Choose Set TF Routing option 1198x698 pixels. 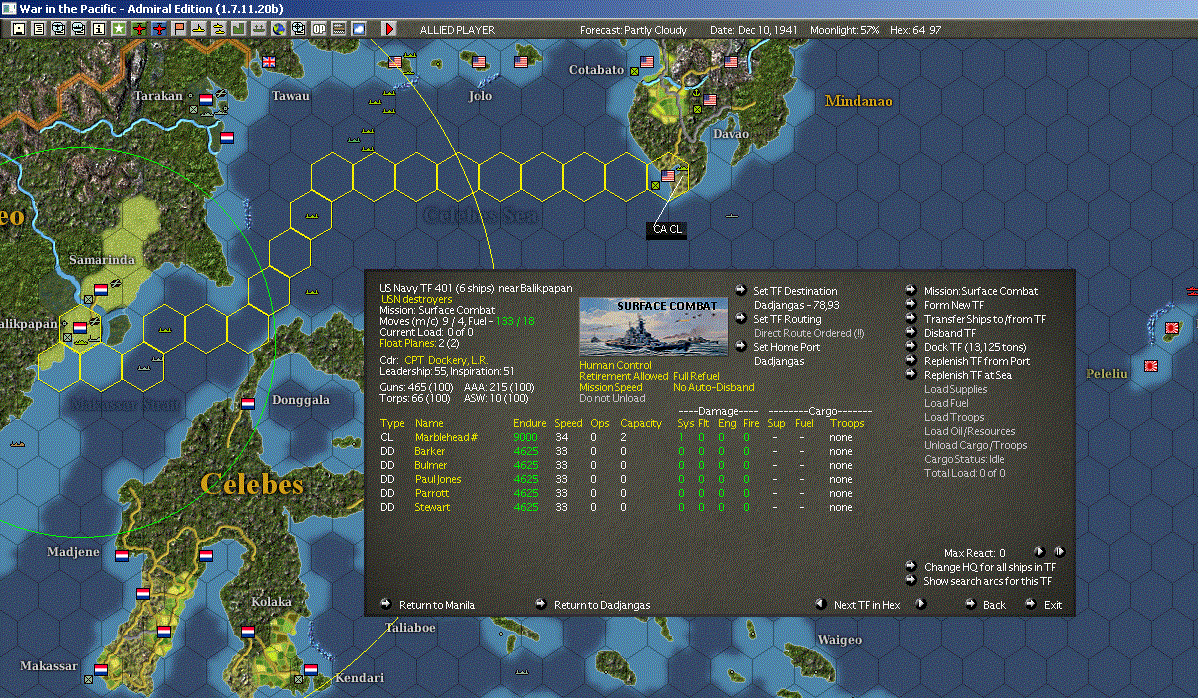[786, 319]
